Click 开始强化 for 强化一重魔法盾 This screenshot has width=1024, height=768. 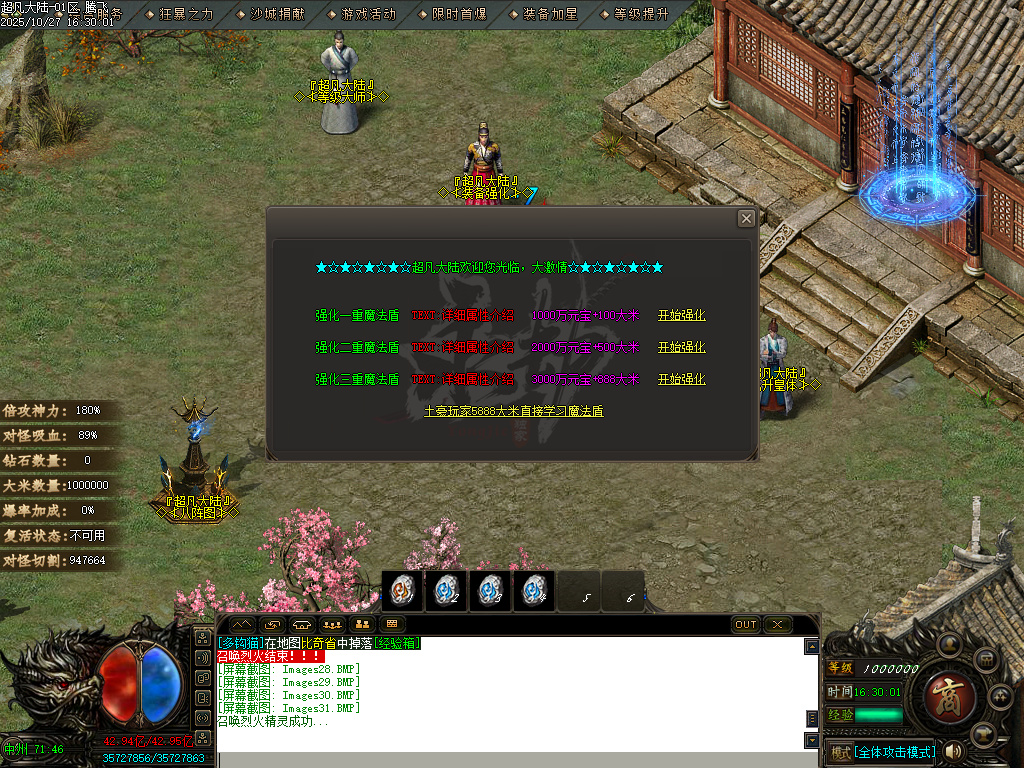click(x=681, y=316)
